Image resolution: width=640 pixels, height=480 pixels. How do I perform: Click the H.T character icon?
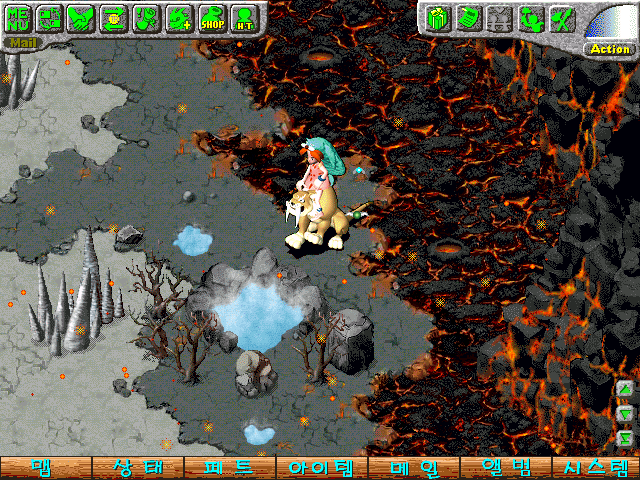click(243, 18)
